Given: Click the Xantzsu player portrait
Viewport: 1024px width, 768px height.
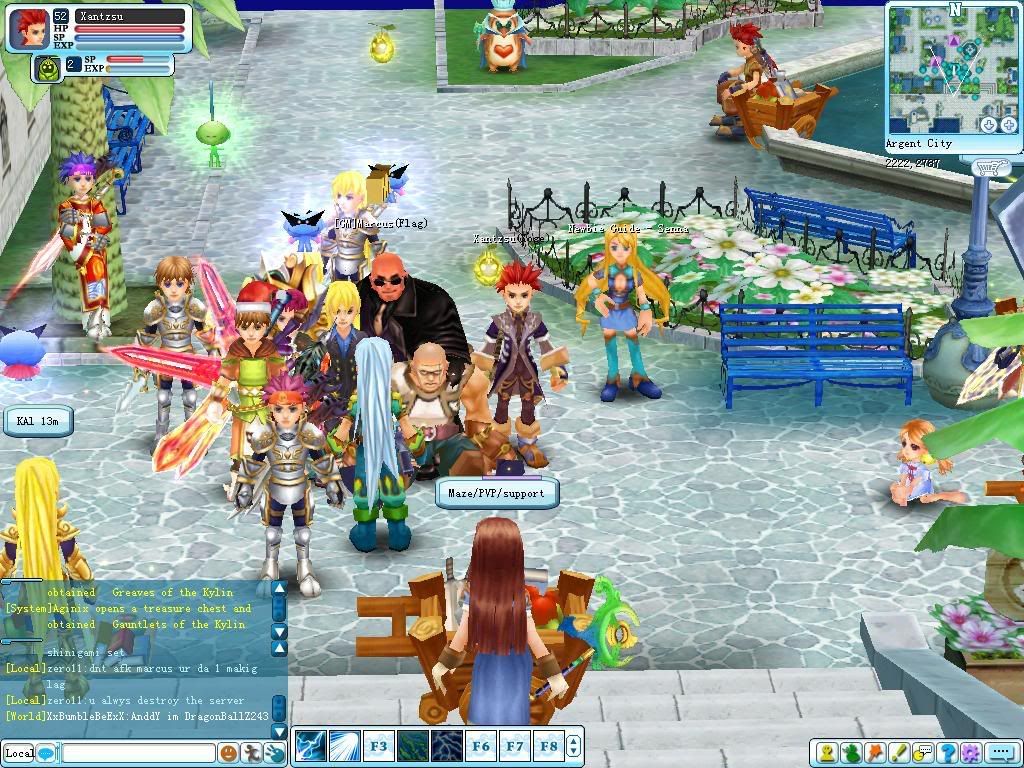Looking at the screenshot, I should [30, 29].
